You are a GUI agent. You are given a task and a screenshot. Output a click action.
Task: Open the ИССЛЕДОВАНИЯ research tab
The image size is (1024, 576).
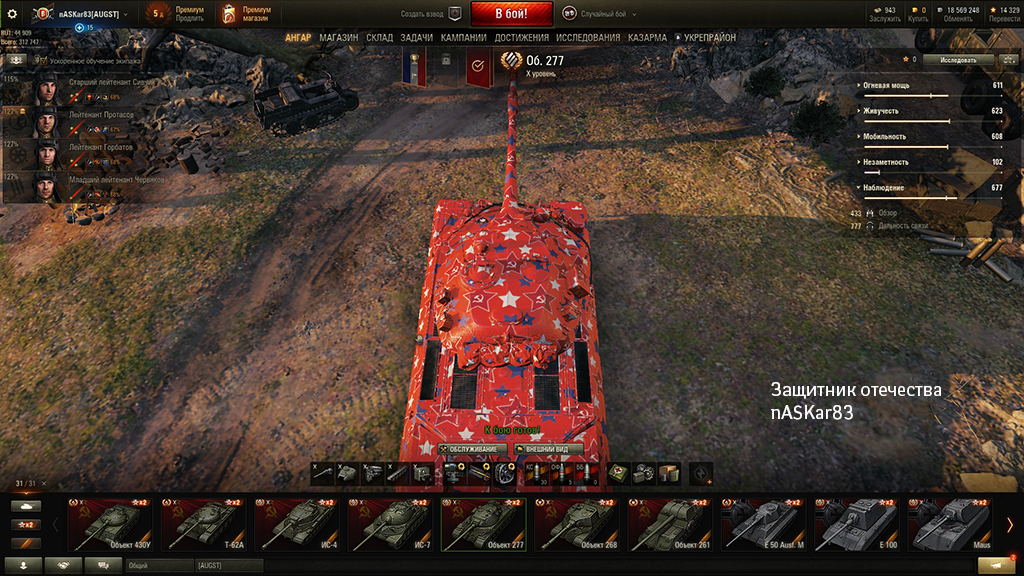588,38
